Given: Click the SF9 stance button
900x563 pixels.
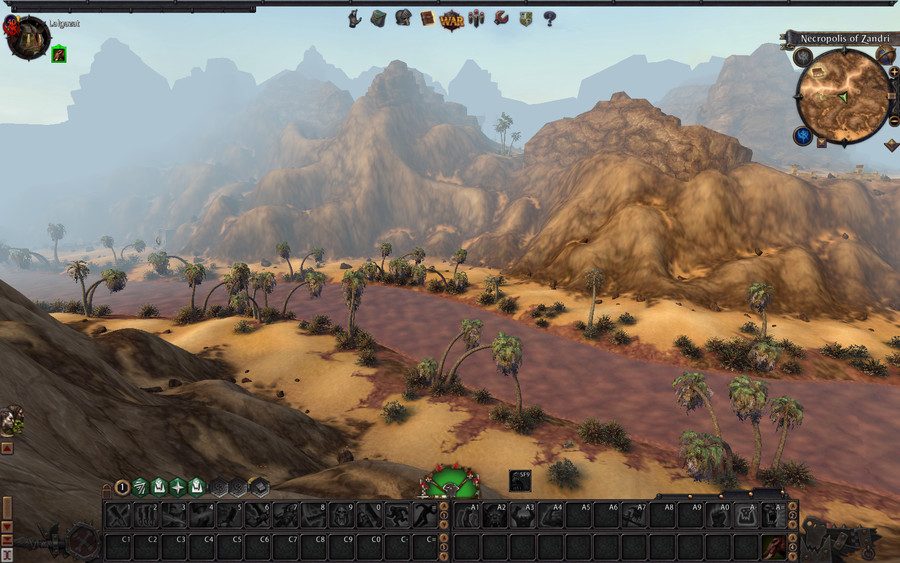Looking at the screenshot, I should [520, 480].
